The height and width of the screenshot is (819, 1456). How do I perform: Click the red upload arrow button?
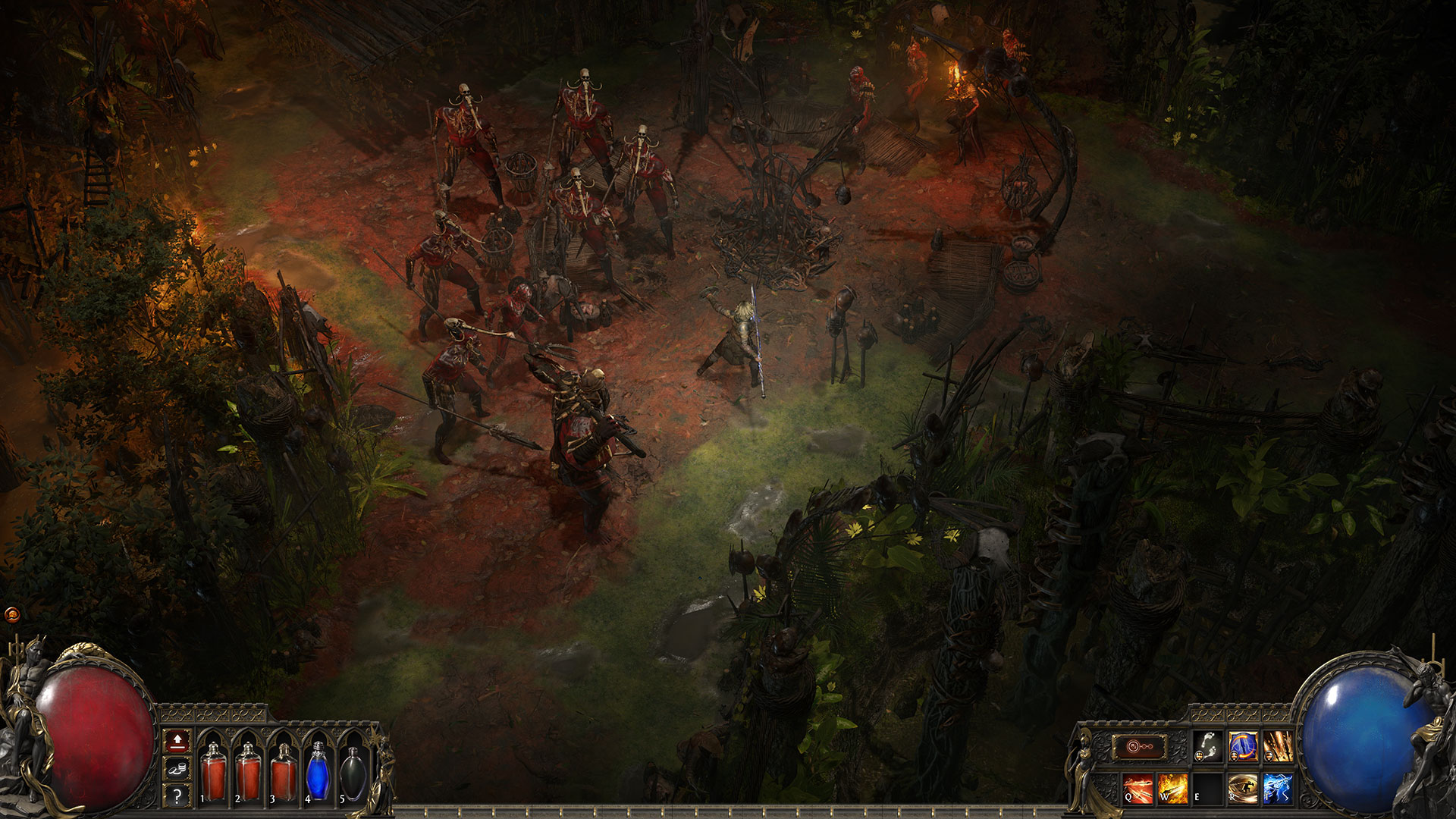pos(177,742)
